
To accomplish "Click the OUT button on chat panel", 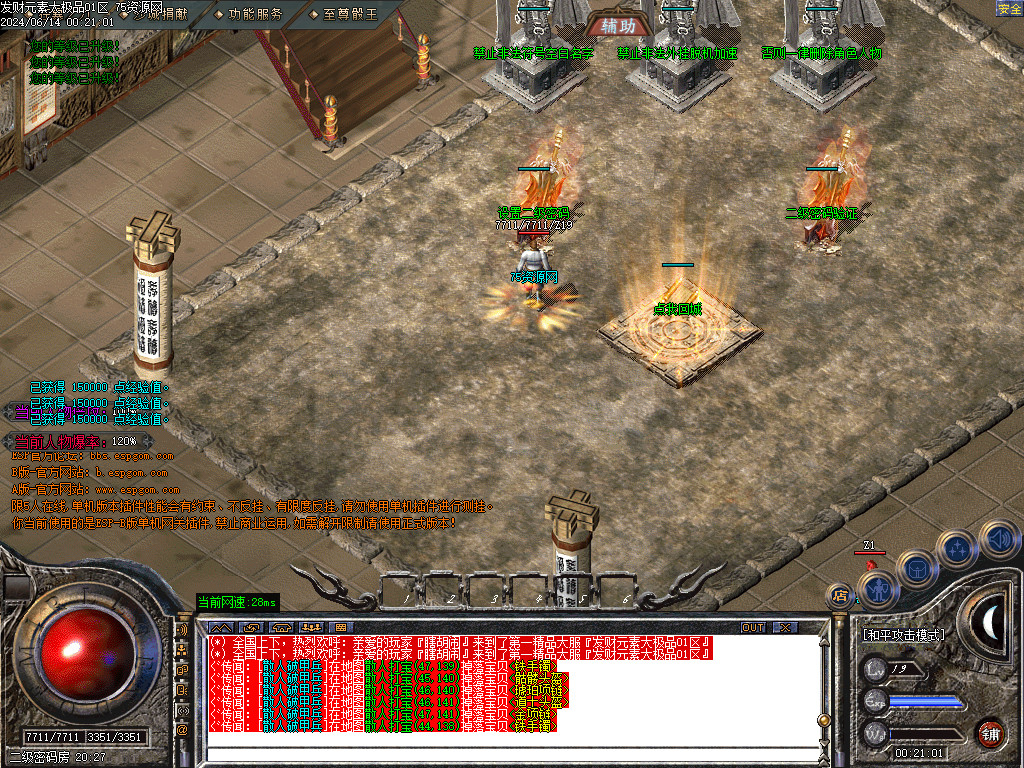I will click(x=753, y=627).
